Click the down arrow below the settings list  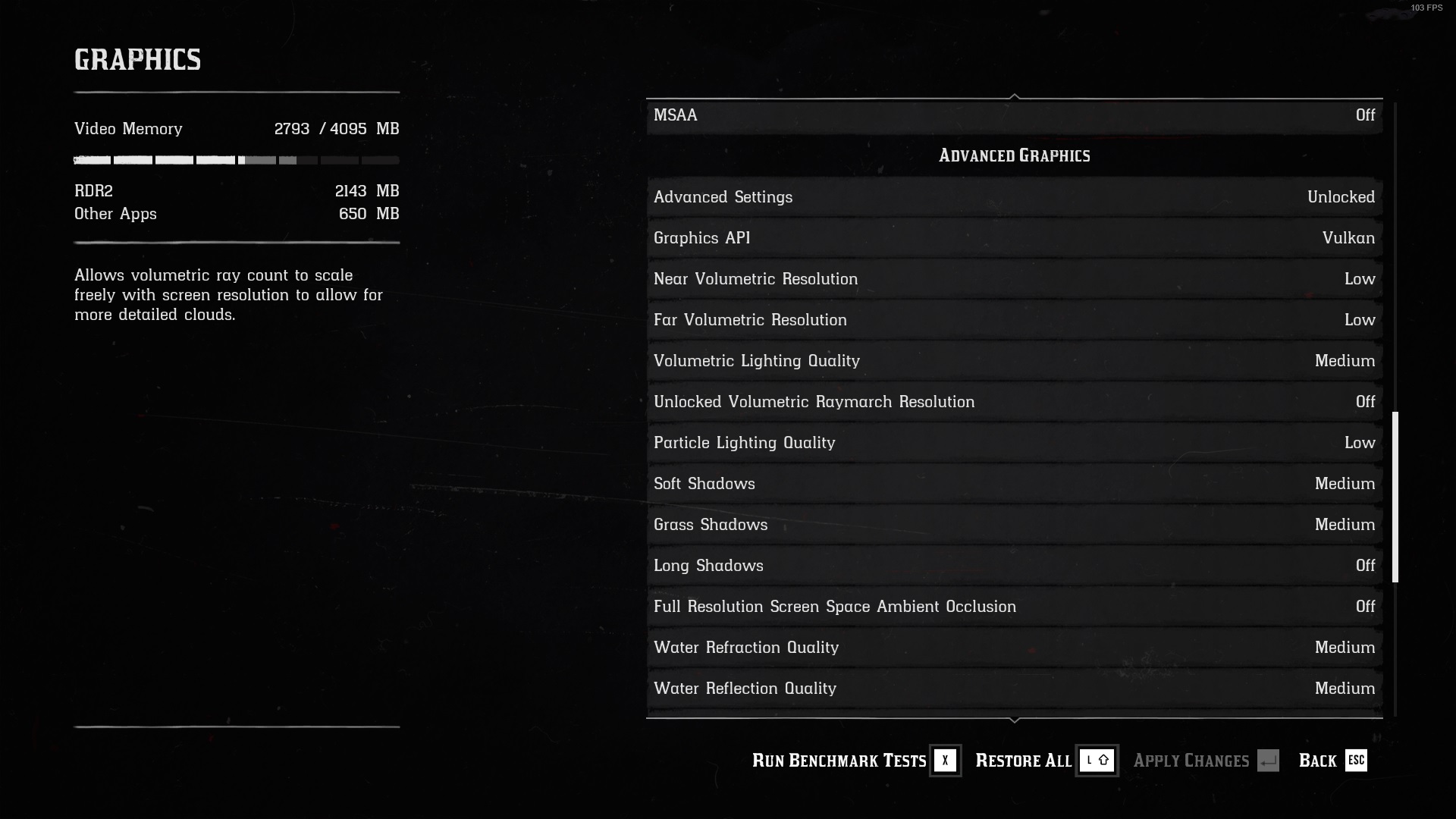(1015, 720)
